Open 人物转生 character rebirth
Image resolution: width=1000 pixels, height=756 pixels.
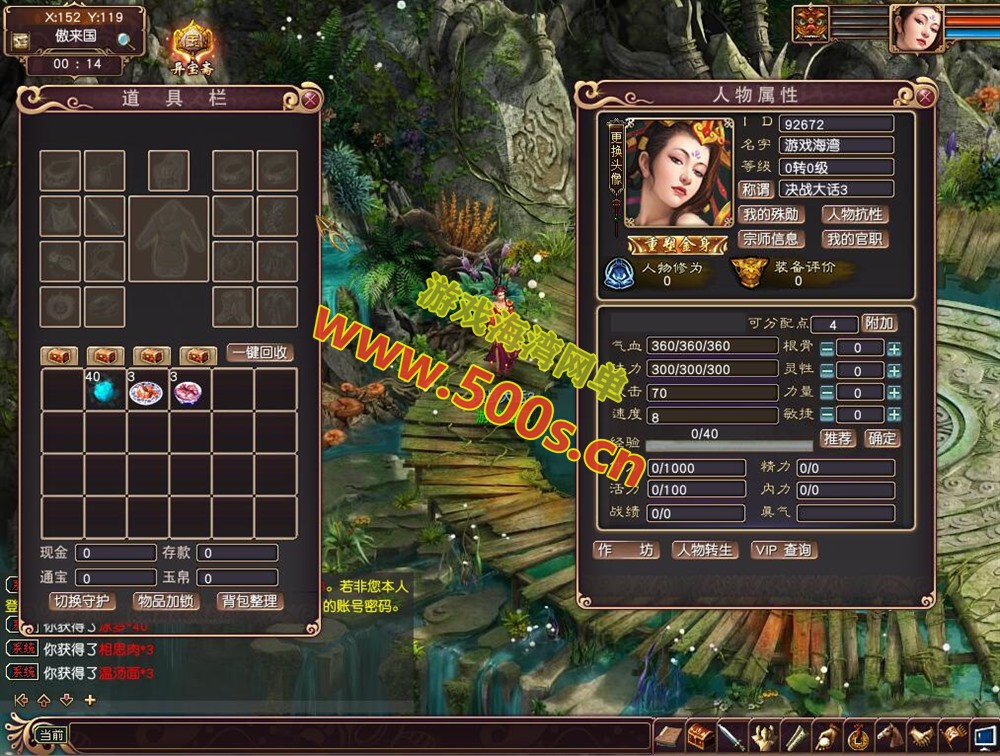point(704,550)
